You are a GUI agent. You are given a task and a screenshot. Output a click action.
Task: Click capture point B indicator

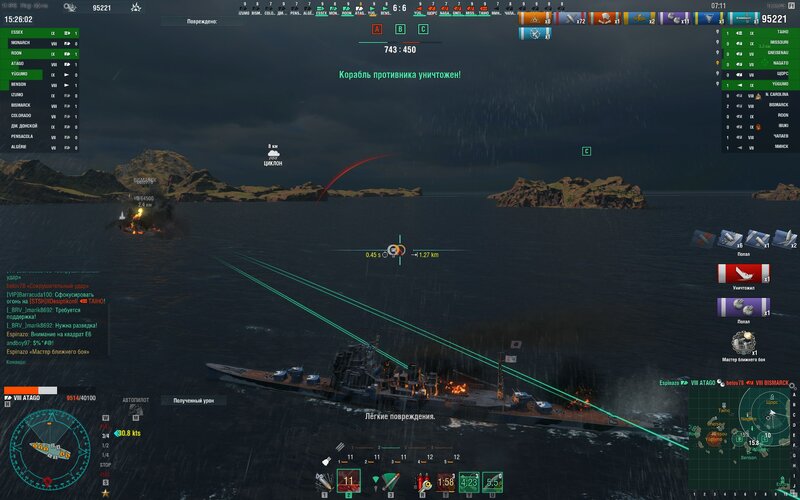(x=400, y=30)
